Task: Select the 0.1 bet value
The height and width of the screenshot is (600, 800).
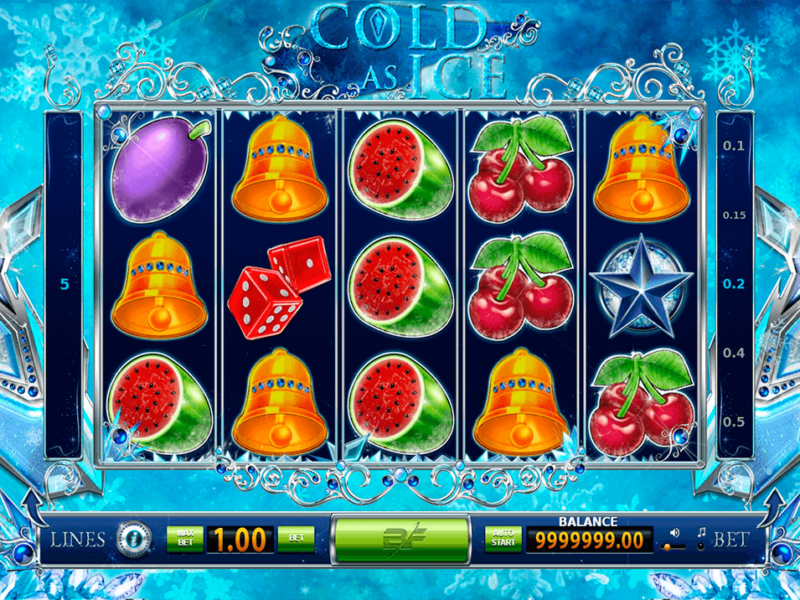Action: click(x=734, y=146)
